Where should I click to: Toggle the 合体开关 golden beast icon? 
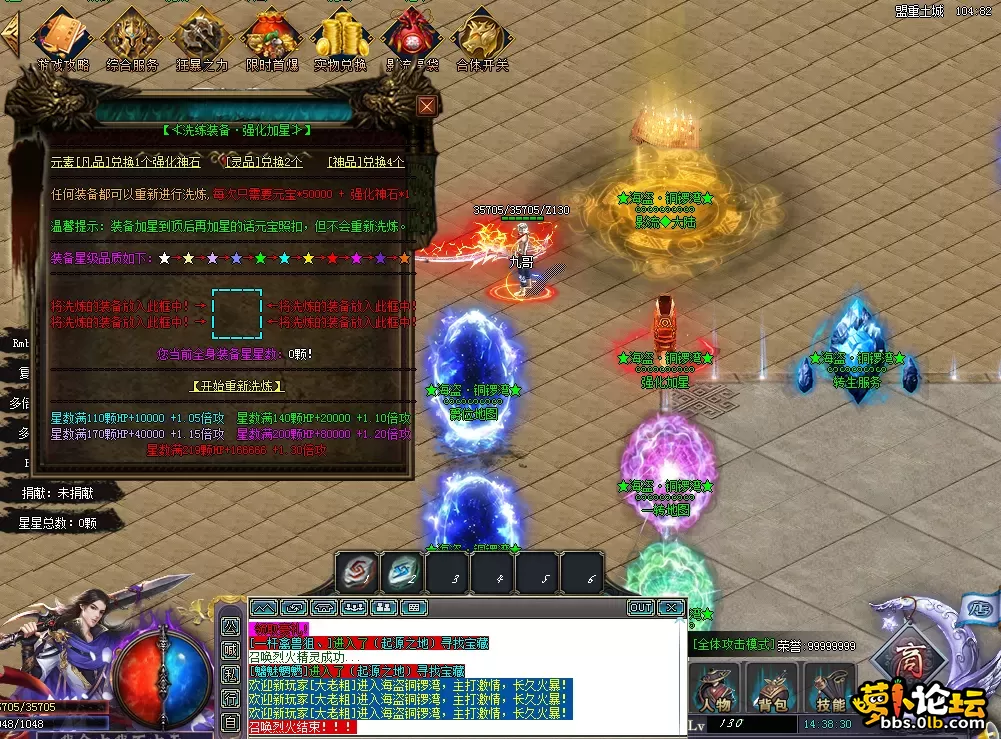481,38
